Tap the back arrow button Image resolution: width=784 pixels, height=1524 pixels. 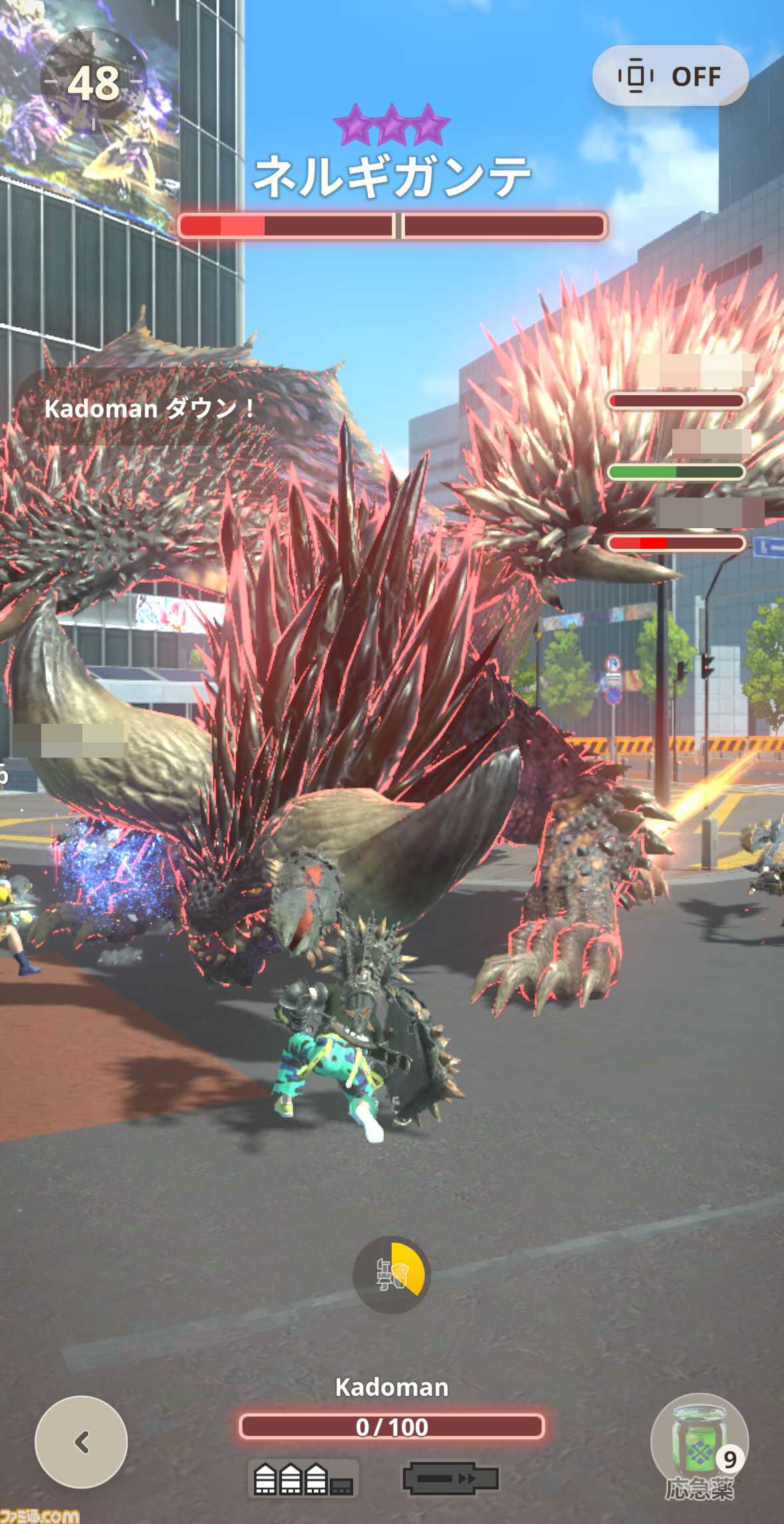pos(81,1442)
